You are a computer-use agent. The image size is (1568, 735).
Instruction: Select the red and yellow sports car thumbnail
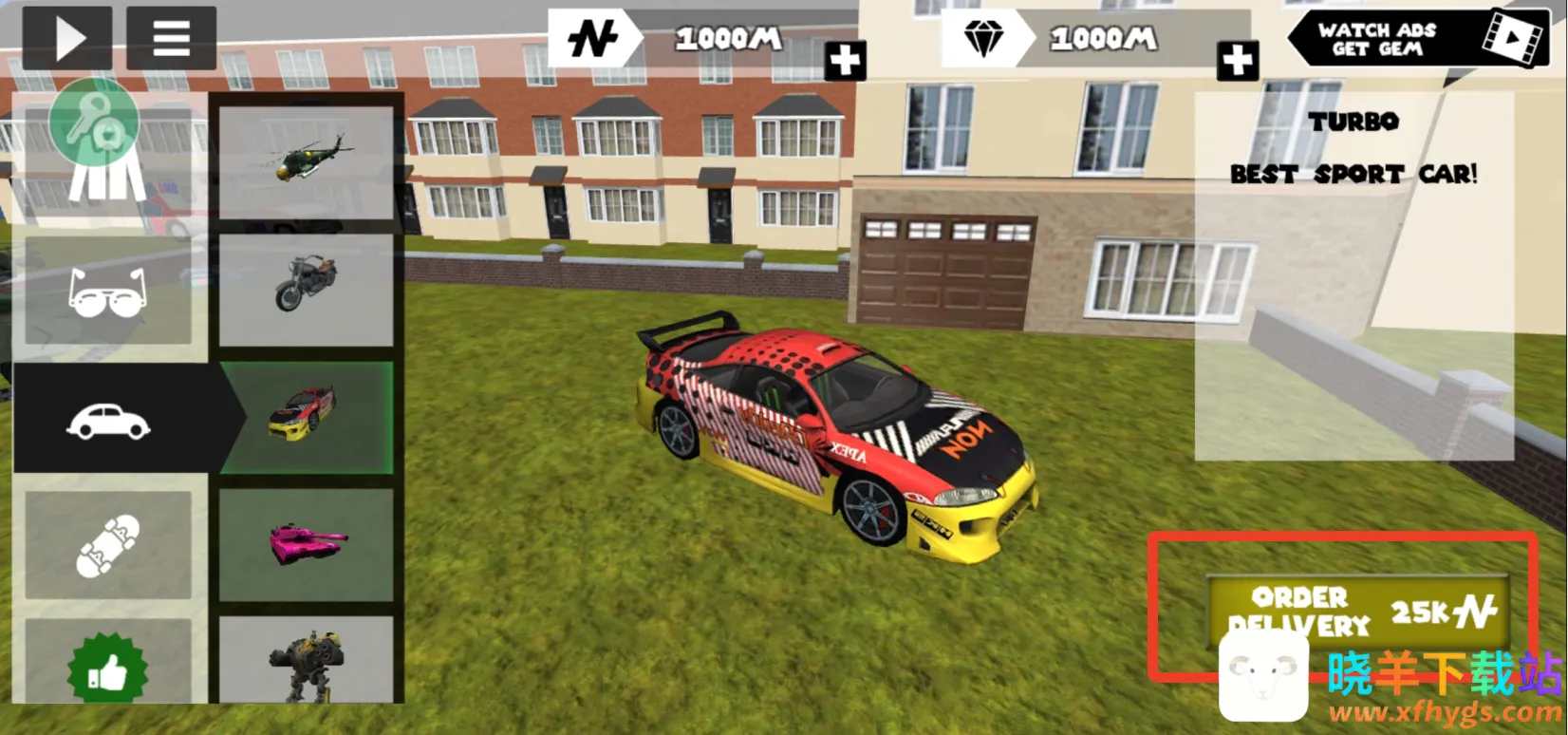tap(306, 416)
